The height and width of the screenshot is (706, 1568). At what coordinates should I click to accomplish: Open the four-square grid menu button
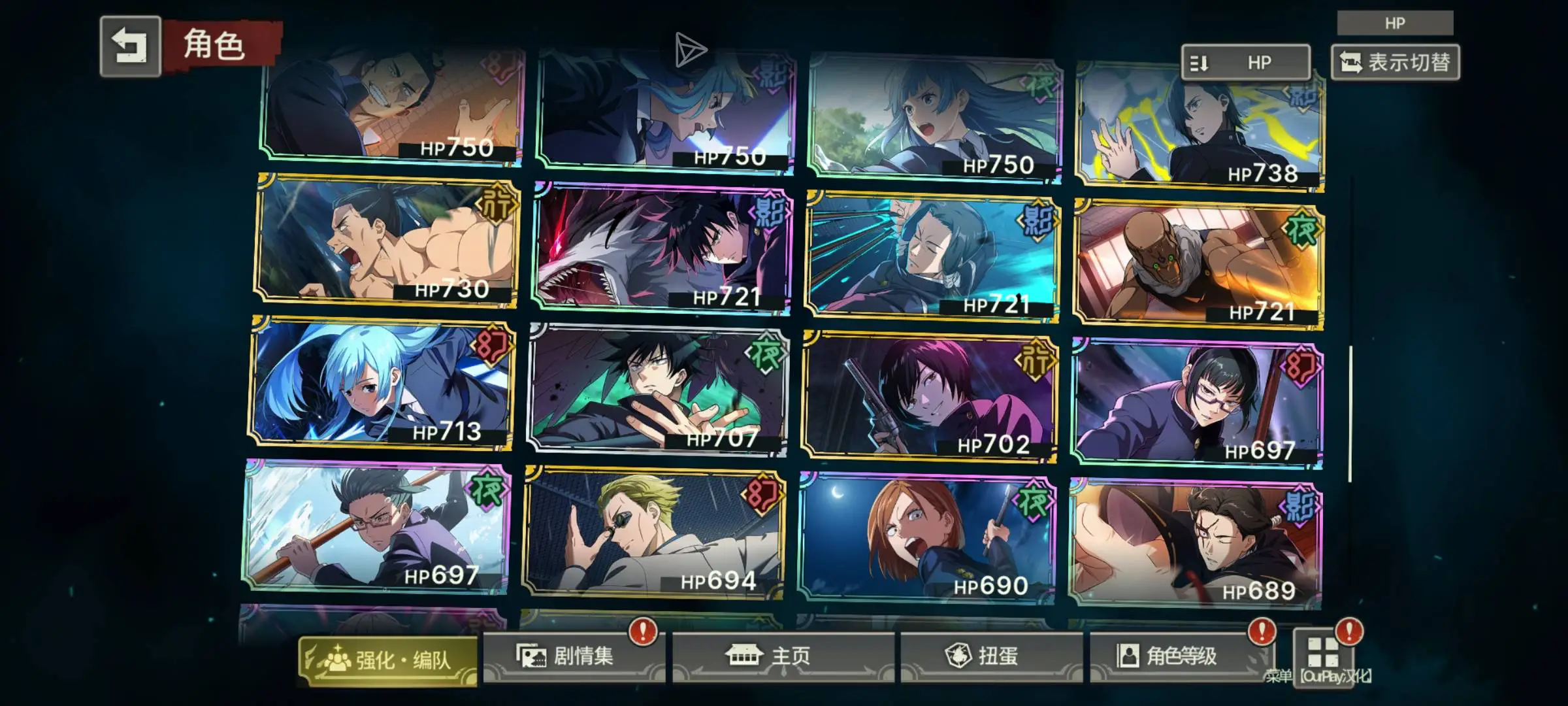pos(1323,652)
